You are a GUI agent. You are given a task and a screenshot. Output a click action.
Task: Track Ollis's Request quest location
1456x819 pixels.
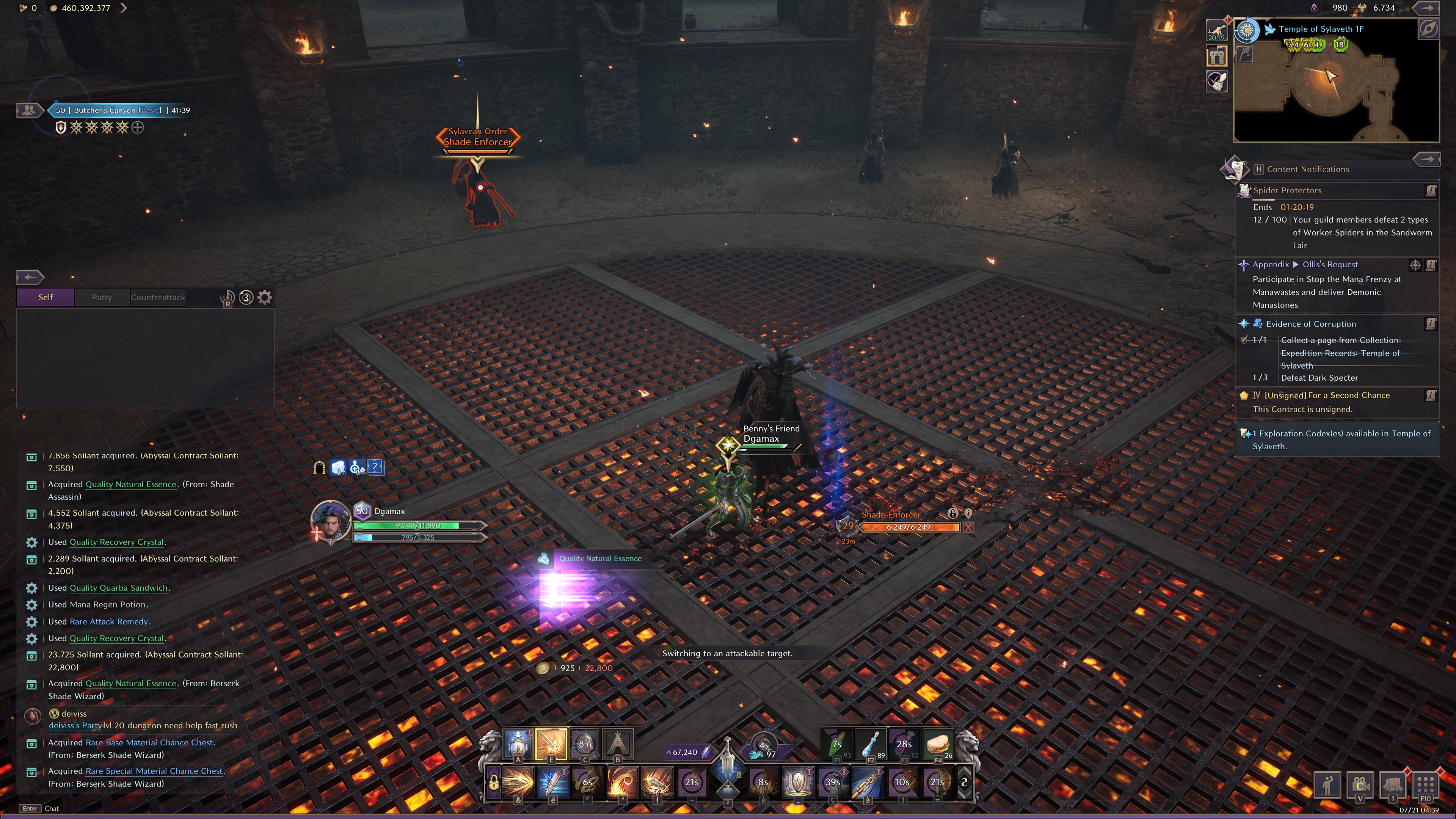coord(1415,265)
